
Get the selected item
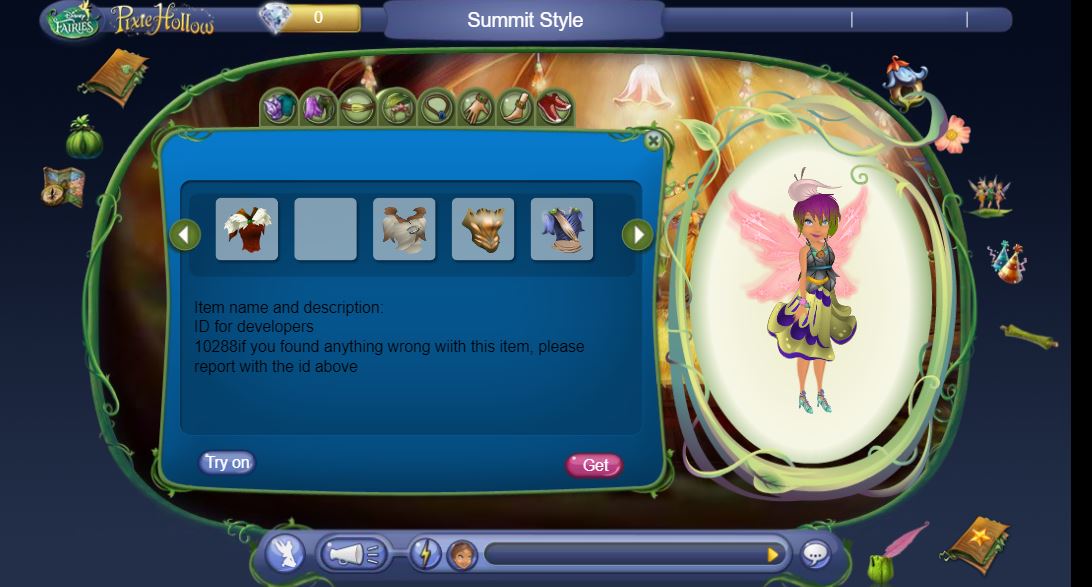pyautogui.click(x=595, y=465)
